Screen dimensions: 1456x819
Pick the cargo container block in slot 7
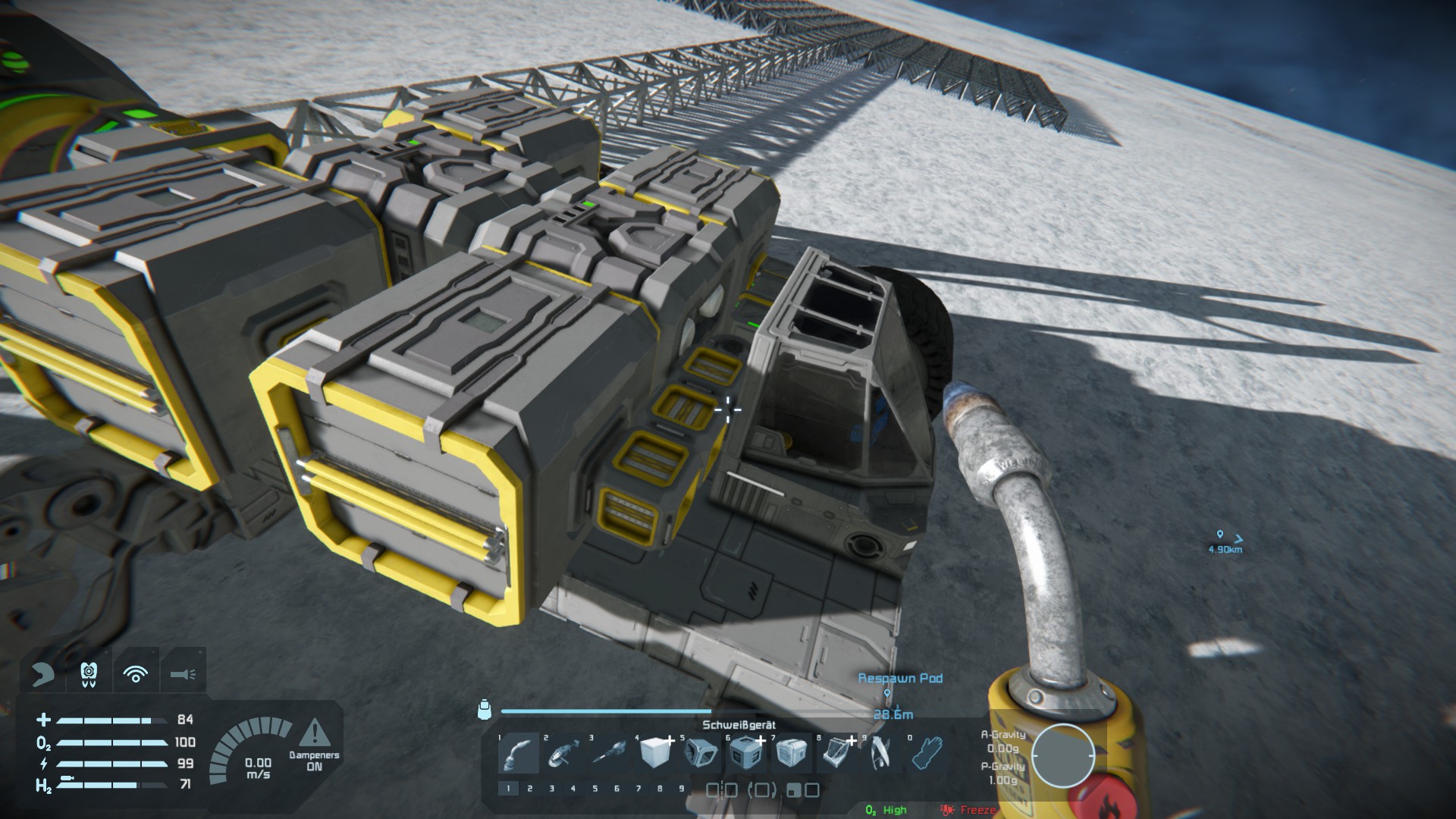(x=792, y=752)
